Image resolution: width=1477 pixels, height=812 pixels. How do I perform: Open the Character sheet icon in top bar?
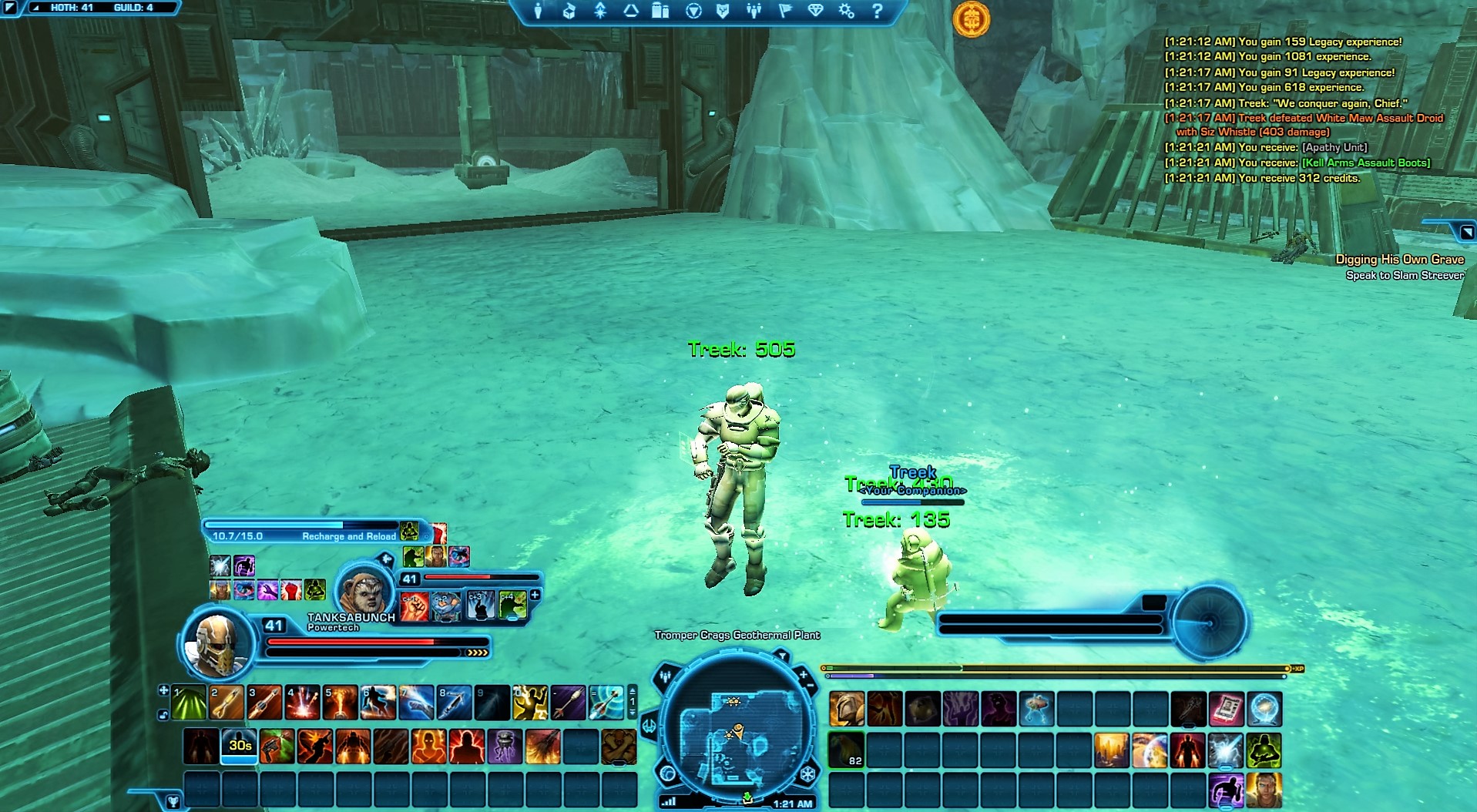pyautogui.click(x=539, y=12)
